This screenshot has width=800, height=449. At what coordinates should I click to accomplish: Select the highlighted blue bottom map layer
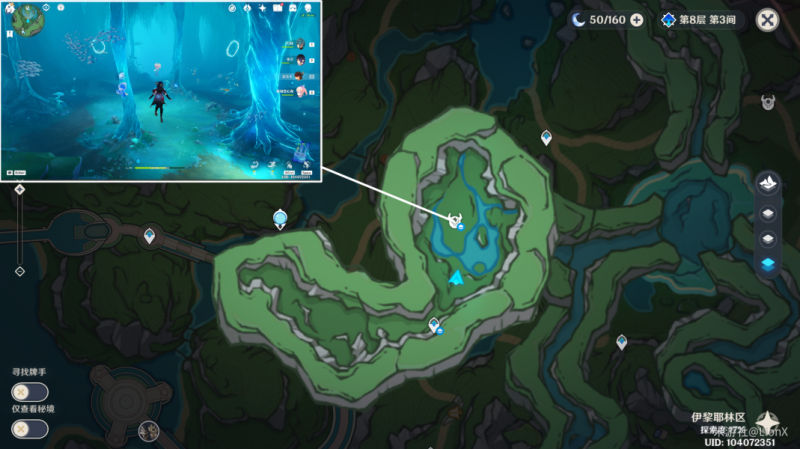pos(768,264)
